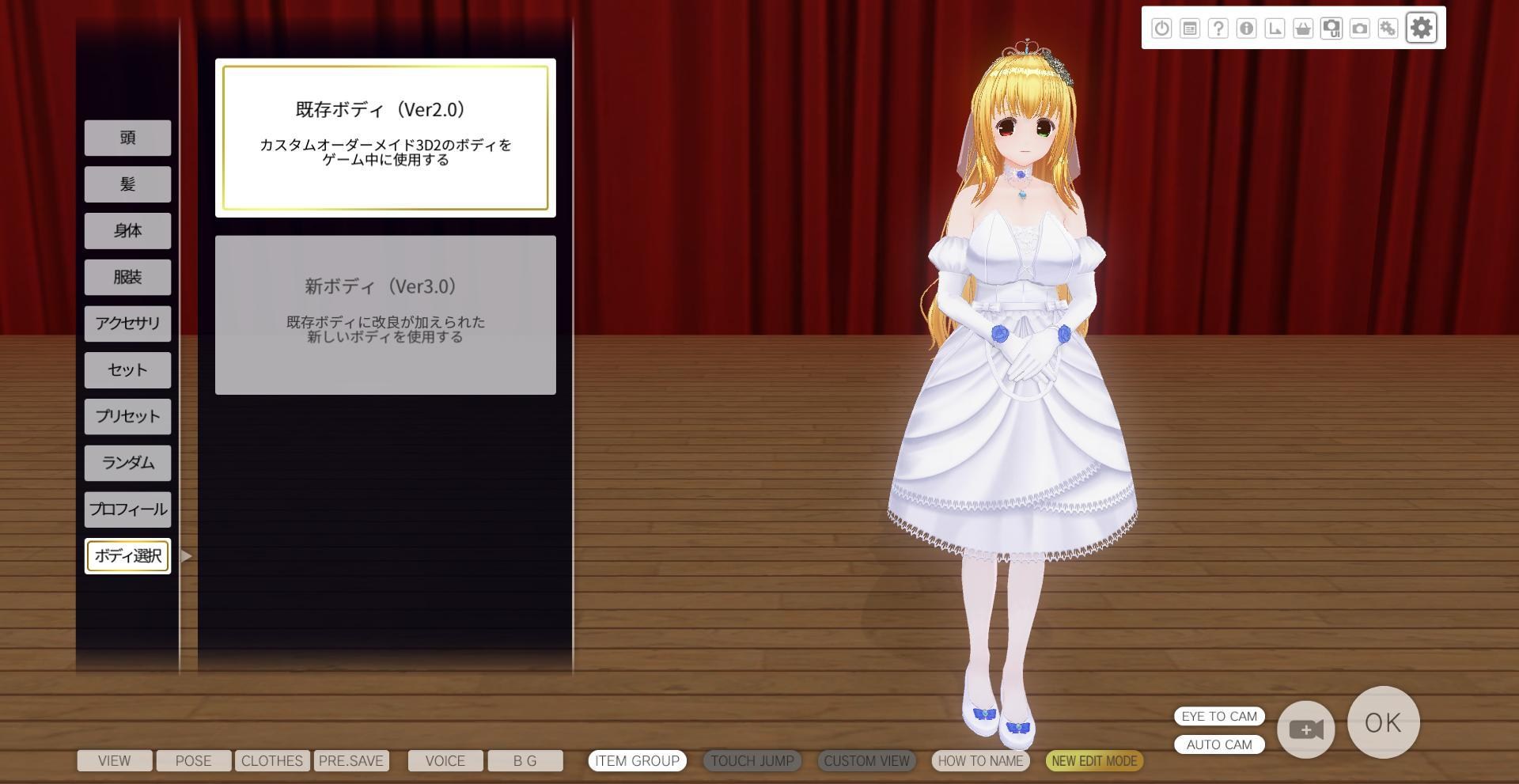Image resolution: width=1519 pixels, height=784 pixels.
Task: Enable NEW EDIT MODE at the bottom
Action: pos(1094,760)
